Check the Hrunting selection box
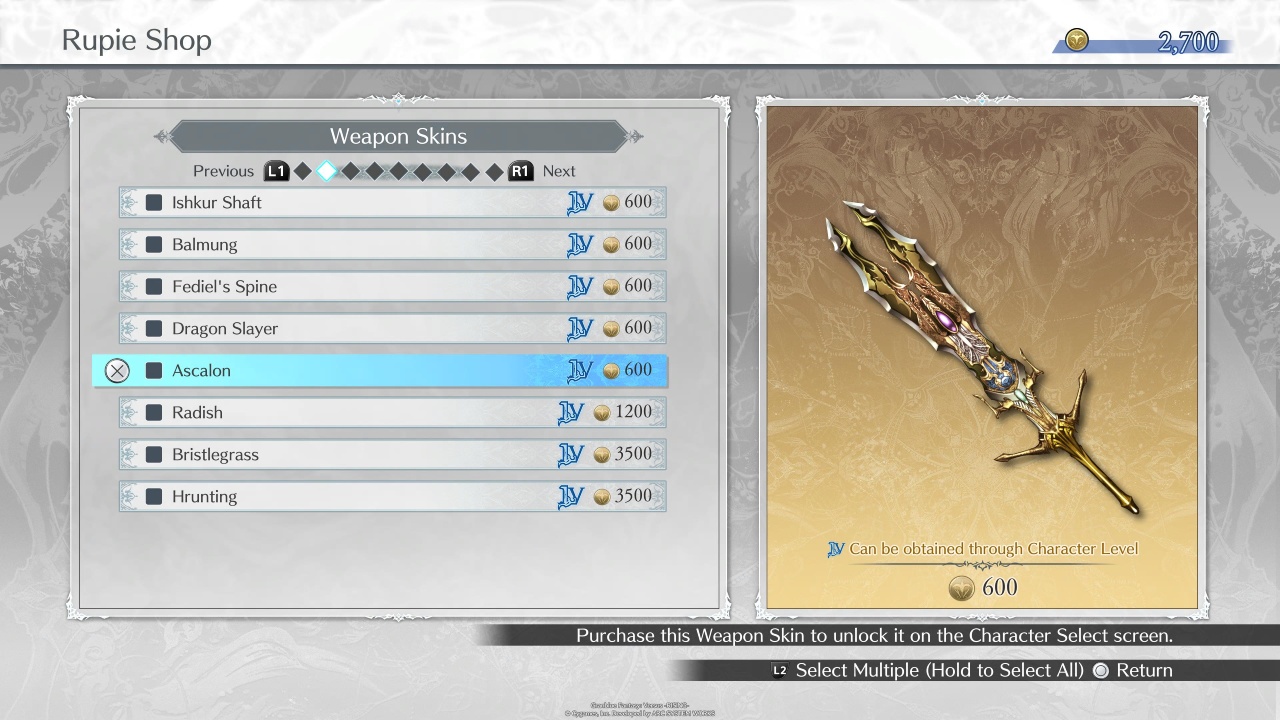Viewport: 1280px width, 720px height. click(153, 495)
